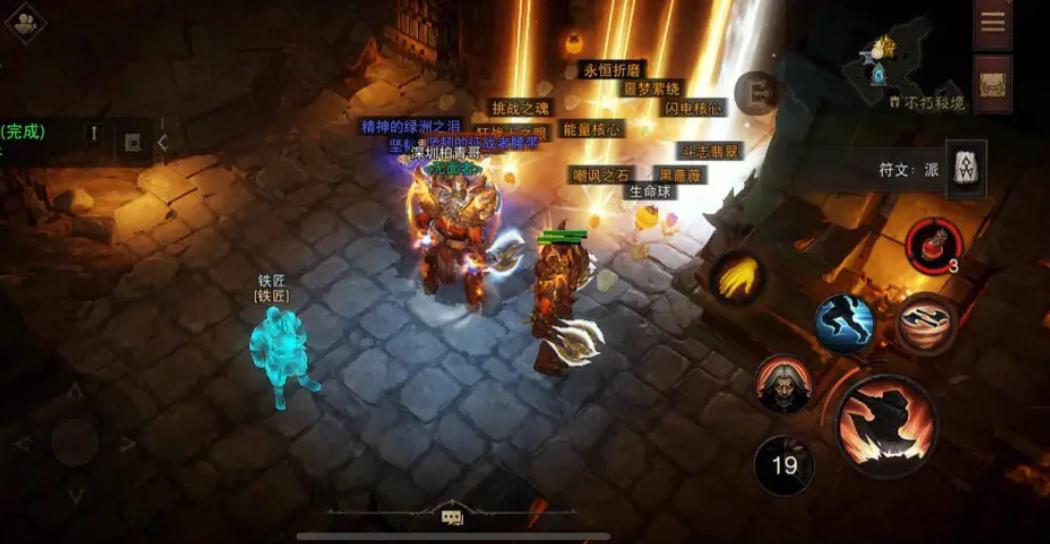Activate the whirlwind axe skill
Viewport: 1050px width, 544px height.
pyautogui.click(x=925, y=324)
